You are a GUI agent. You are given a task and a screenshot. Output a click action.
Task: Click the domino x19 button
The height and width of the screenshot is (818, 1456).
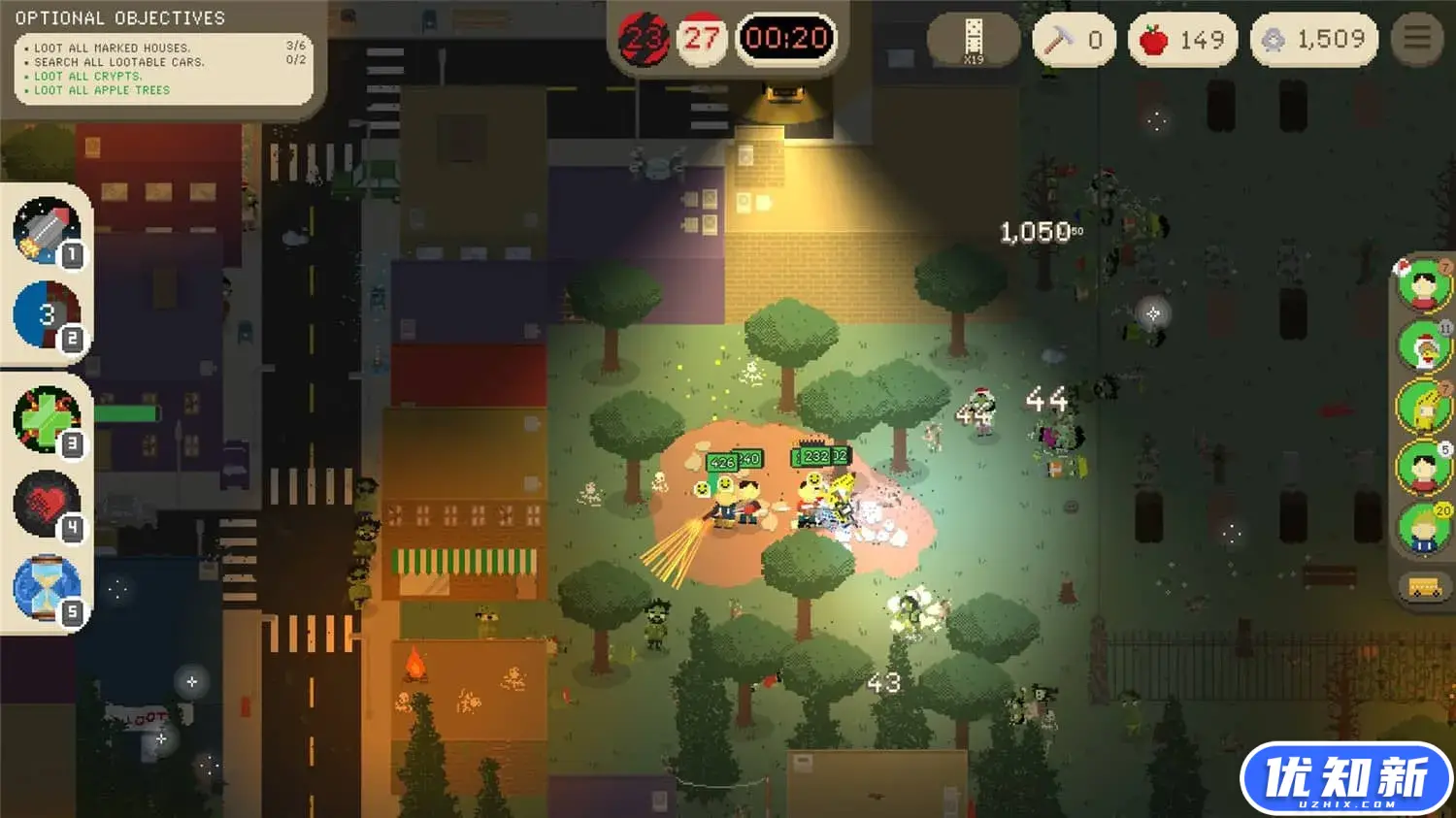(x=973, y=40)
